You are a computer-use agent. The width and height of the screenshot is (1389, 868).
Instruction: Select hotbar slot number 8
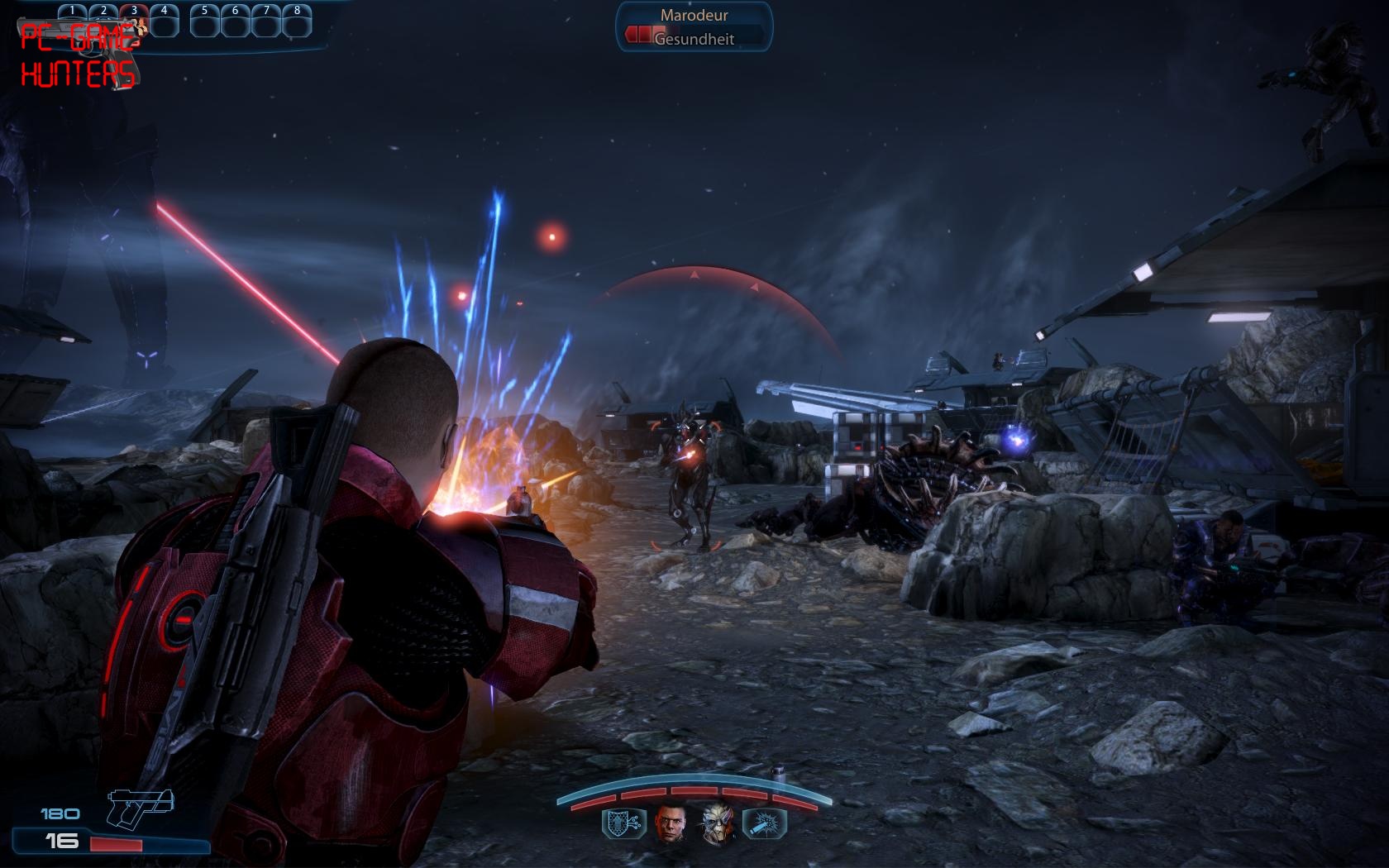pos(297,21)
